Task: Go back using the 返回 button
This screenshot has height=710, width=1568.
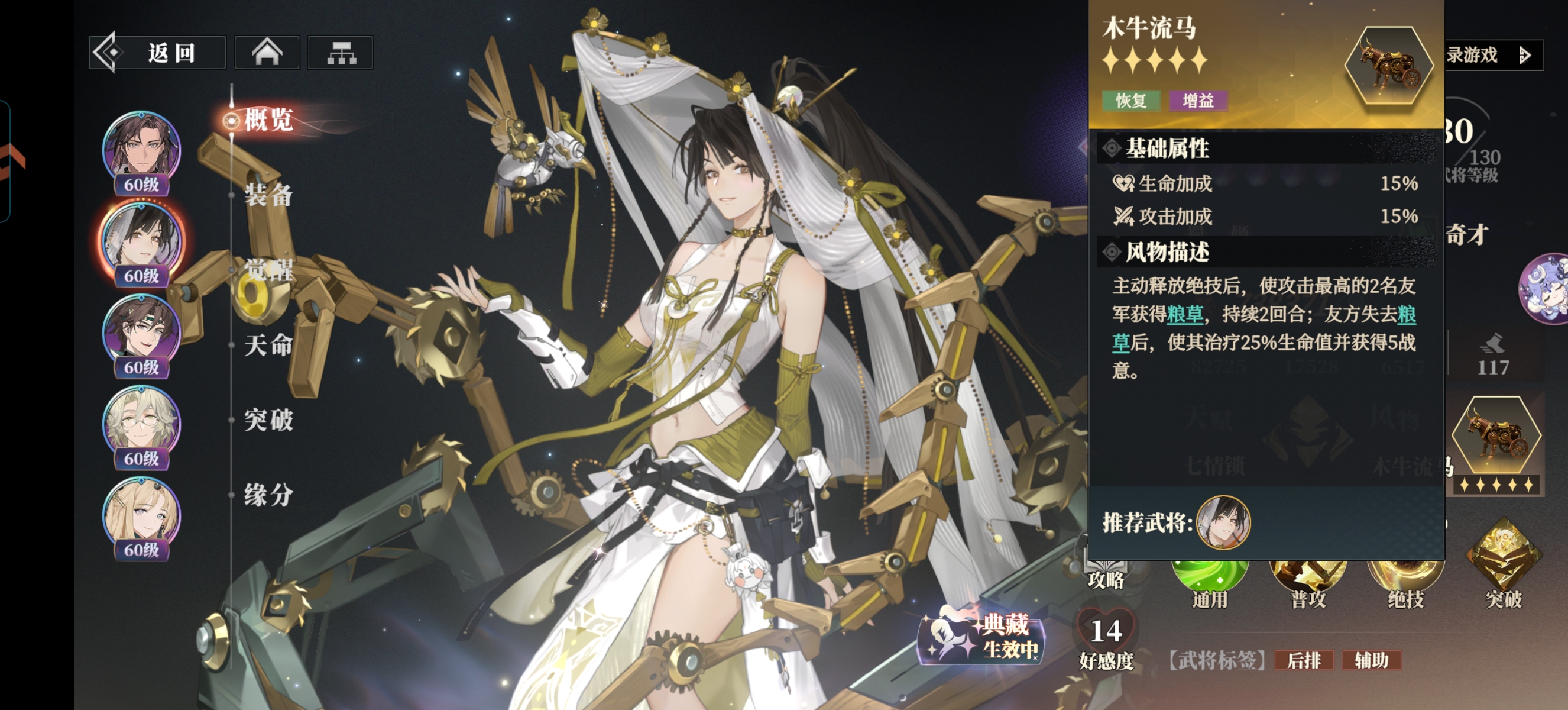Action: point(157,53)
